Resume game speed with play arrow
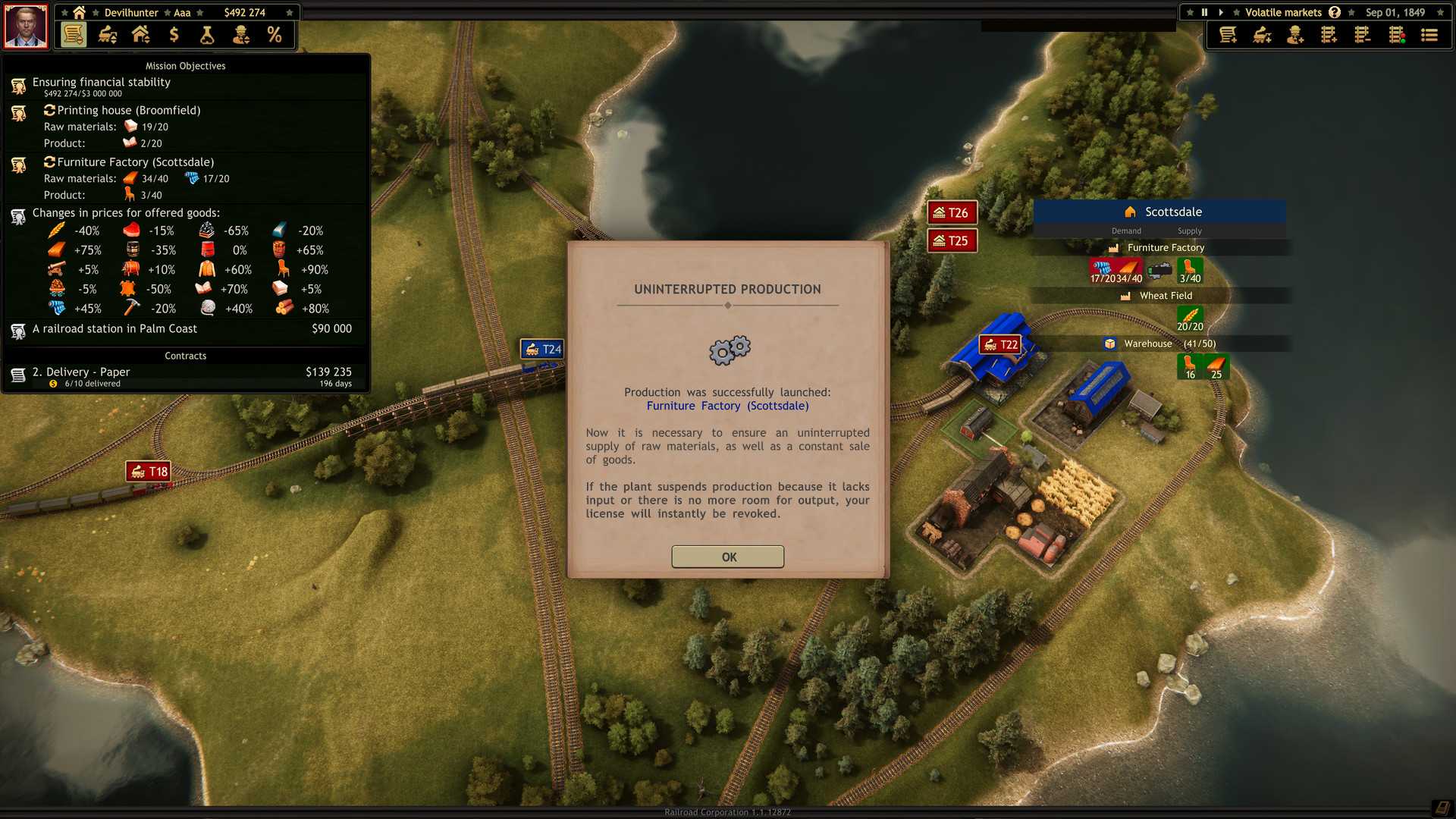This screenshot has height=819, width=1456. point(1221,12)
